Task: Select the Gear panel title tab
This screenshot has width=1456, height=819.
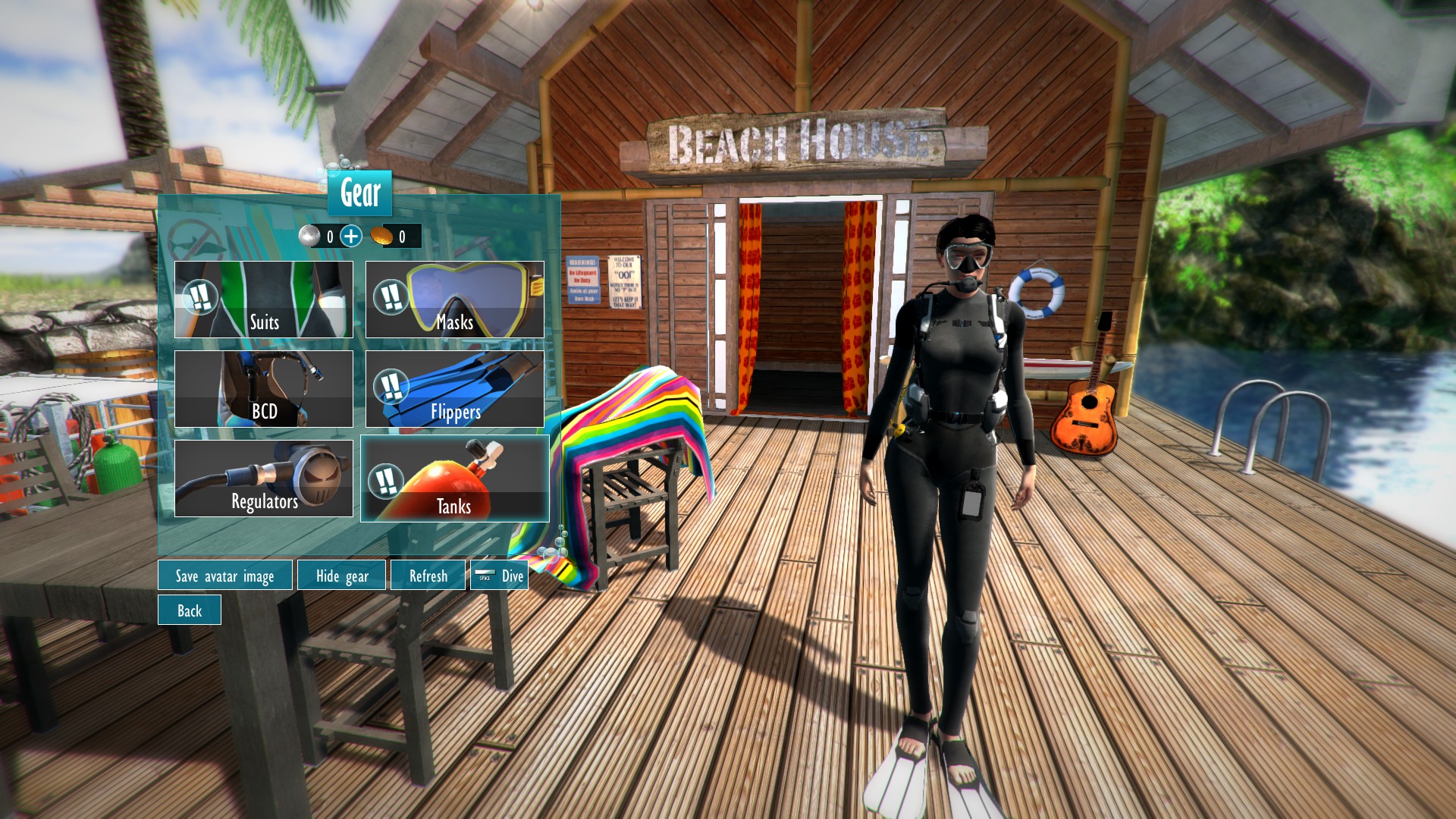Action: coord(358,194)
